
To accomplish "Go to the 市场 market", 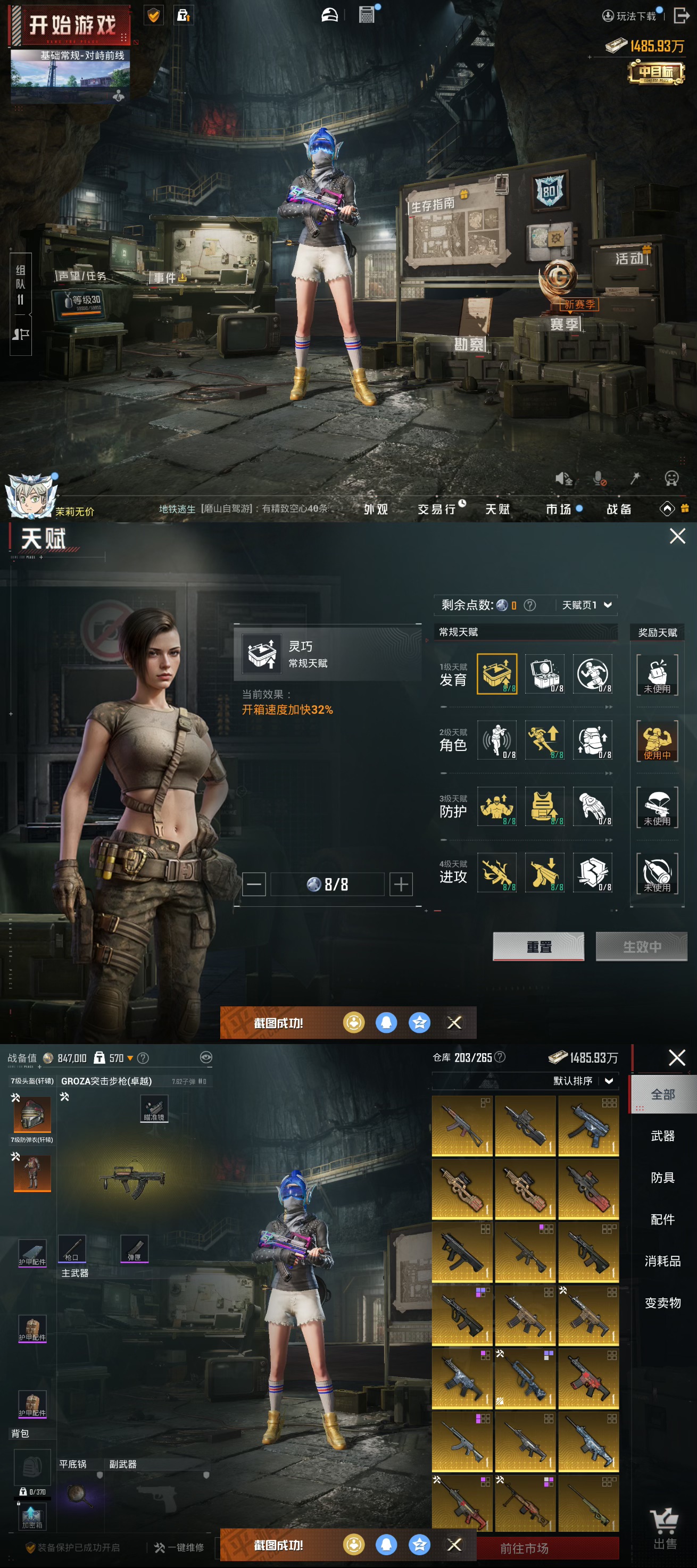I will coord(558,509).
